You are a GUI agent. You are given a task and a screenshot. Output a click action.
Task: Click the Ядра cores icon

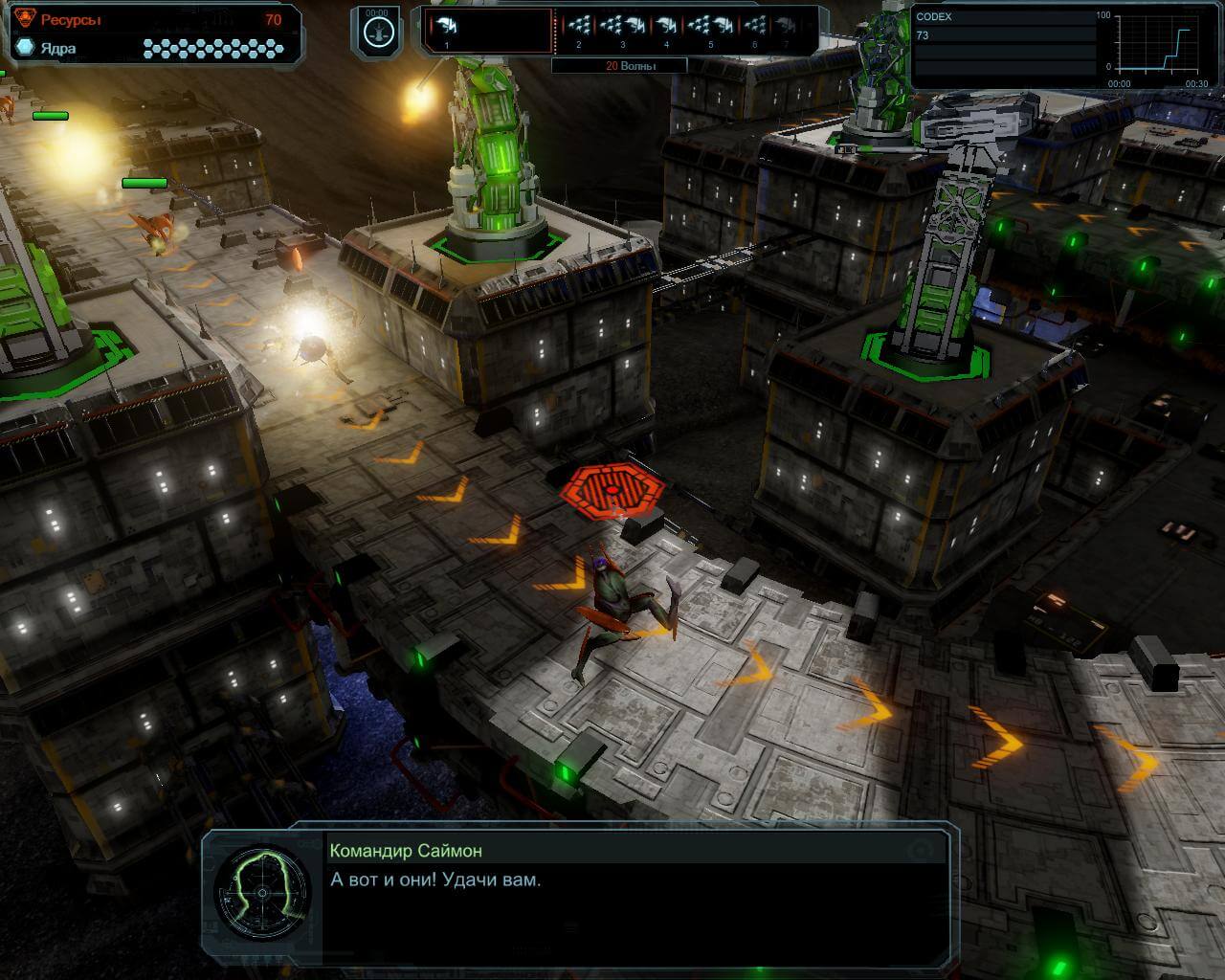pos(24,48)
